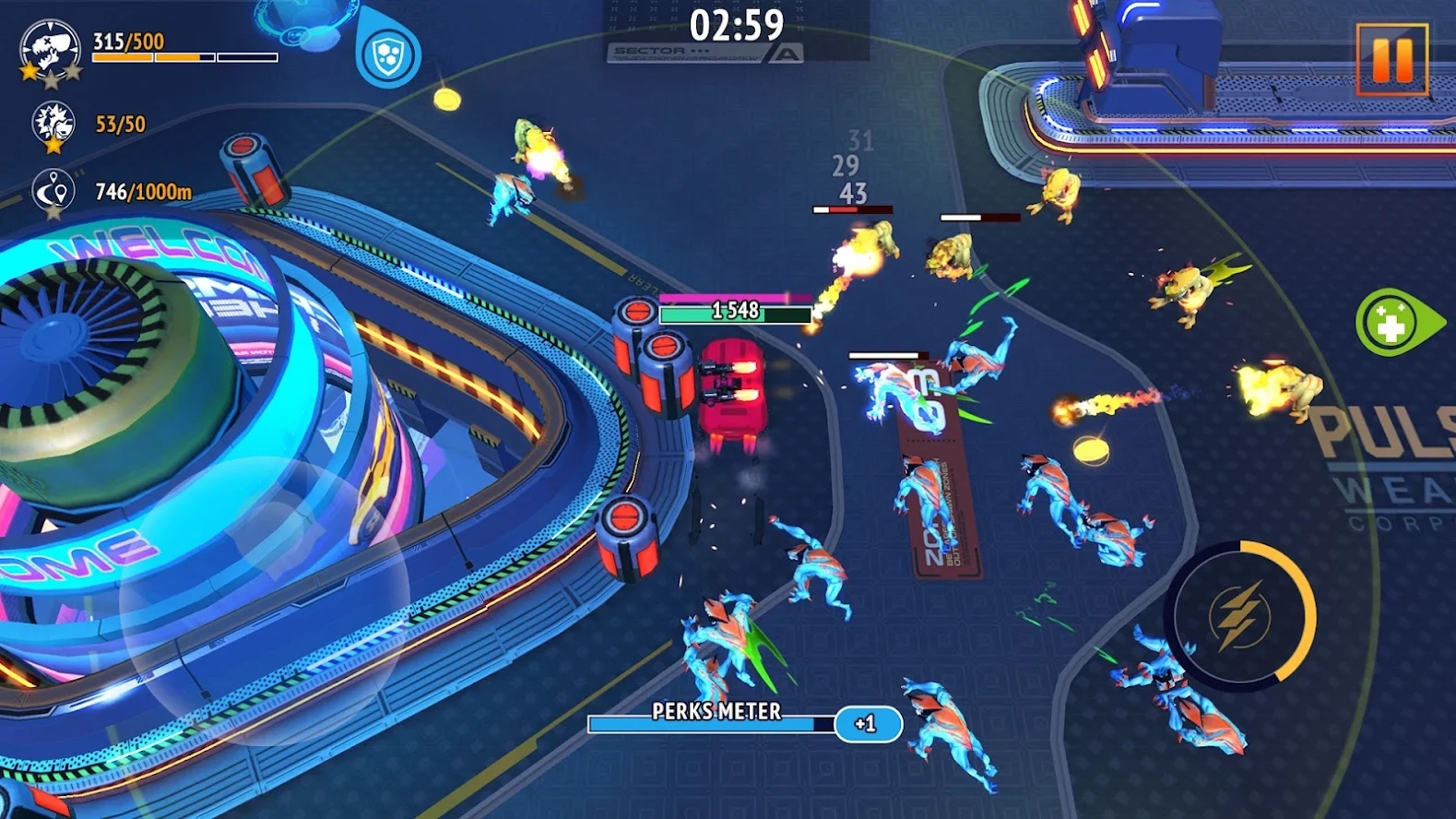Pause the game with the orange button

tap(1391, 59)
